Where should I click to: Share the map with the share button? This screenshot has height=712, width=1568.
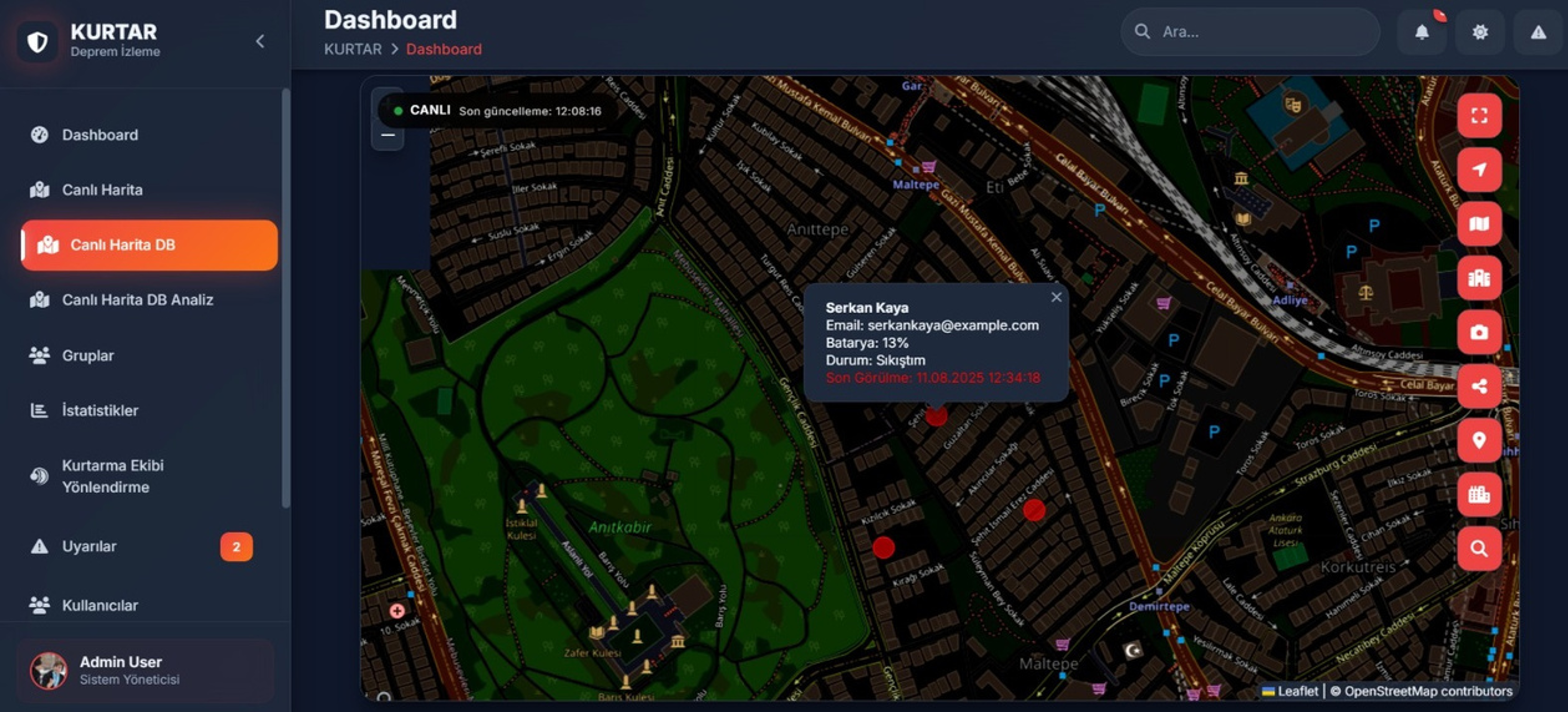click(x=1479, y=386)
